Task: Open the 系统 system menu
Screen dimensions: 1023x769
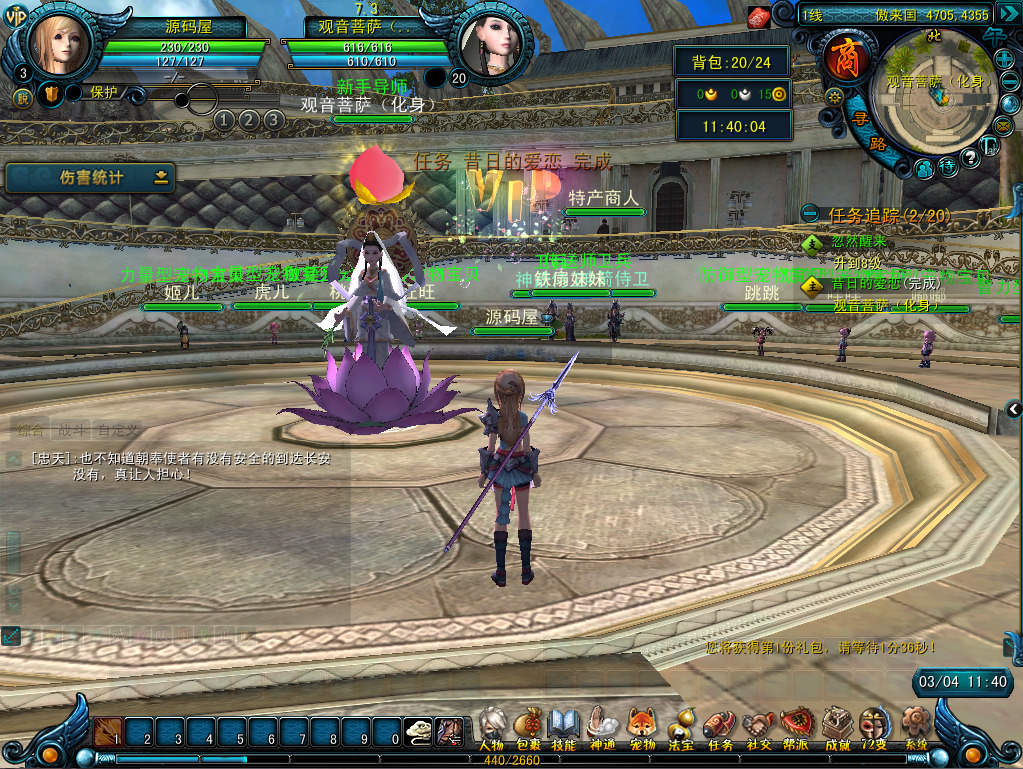Action: 915,728
